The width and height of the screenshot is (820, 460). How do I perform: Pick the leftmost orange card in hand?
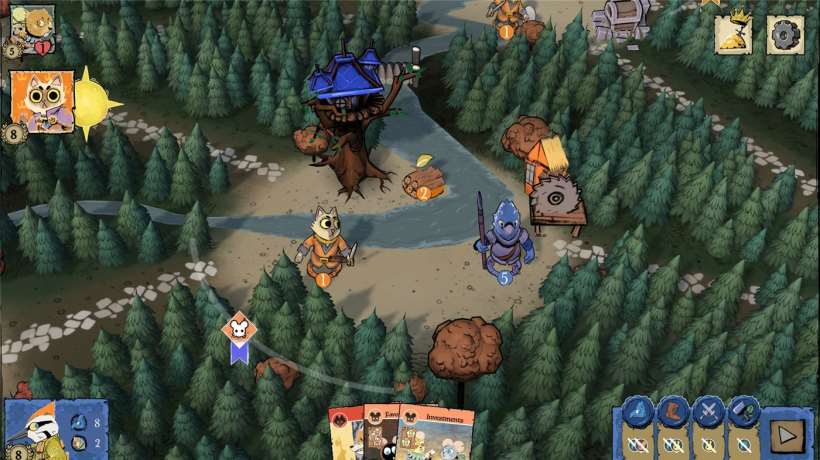[x=344, y=435]
